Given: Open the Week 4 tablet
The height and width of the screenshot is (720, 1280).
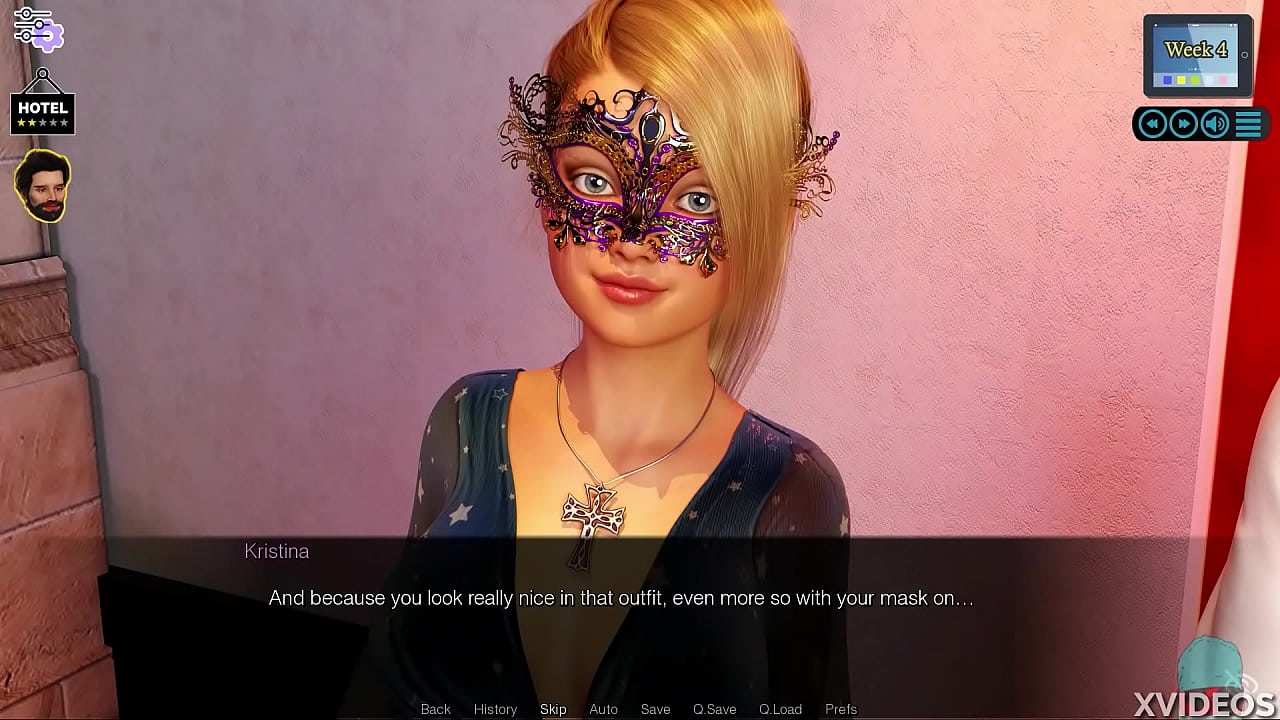Looking at the screenshot, I should (1197, 55).
